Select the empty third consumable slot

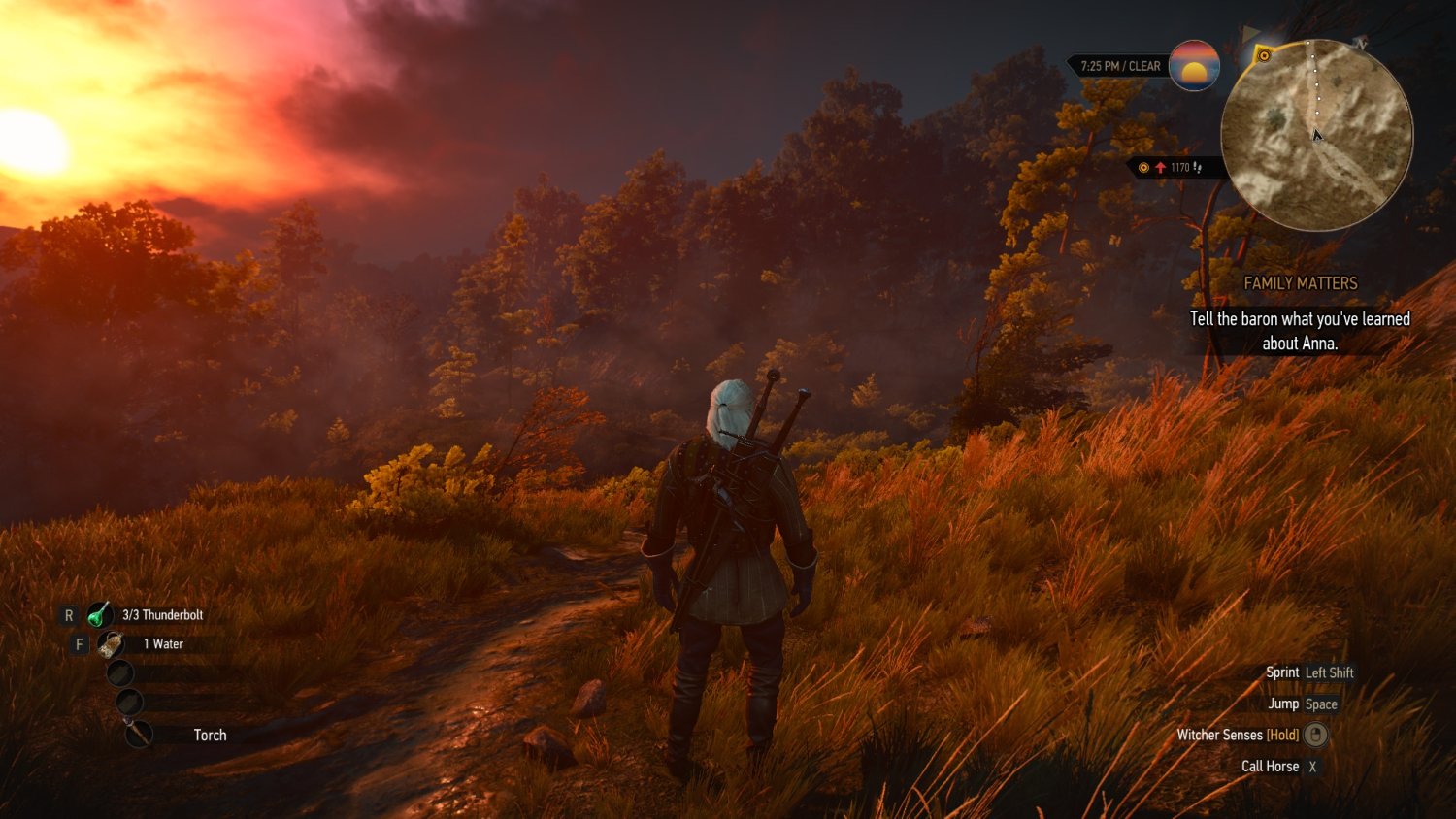[x=122, y=673]
